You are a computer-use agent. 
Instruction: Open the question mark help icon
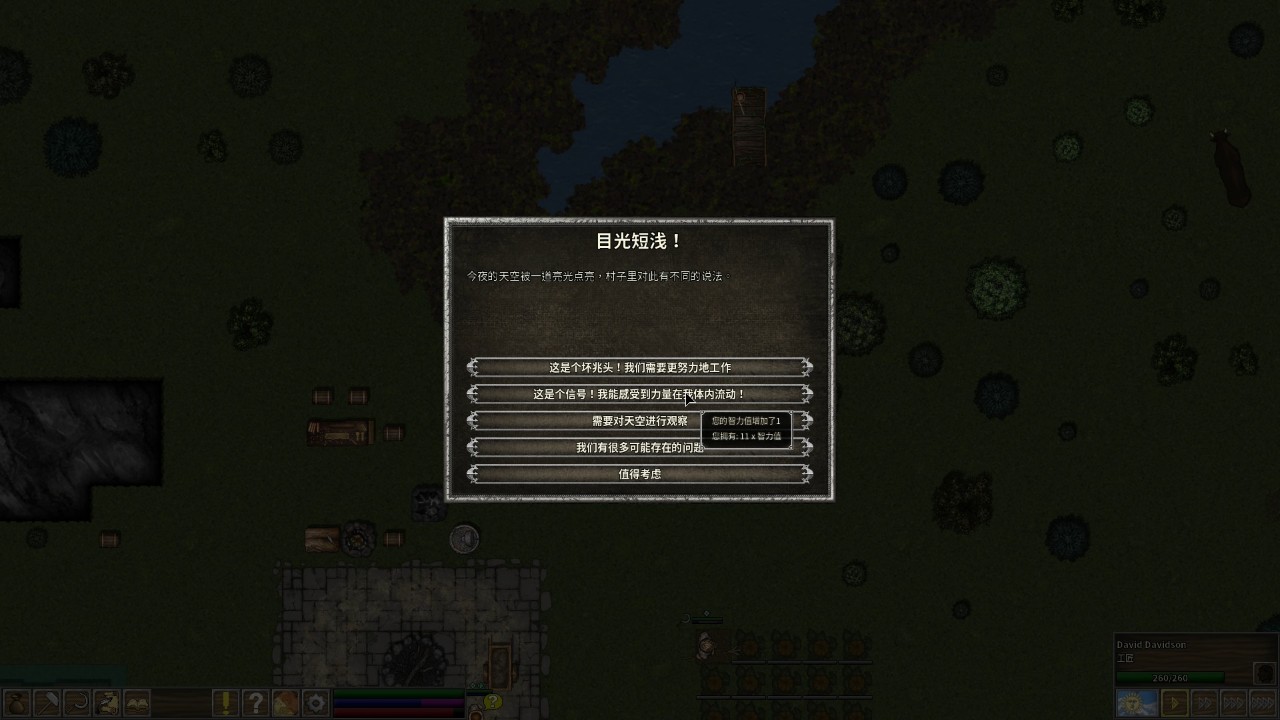pos(256,705)
